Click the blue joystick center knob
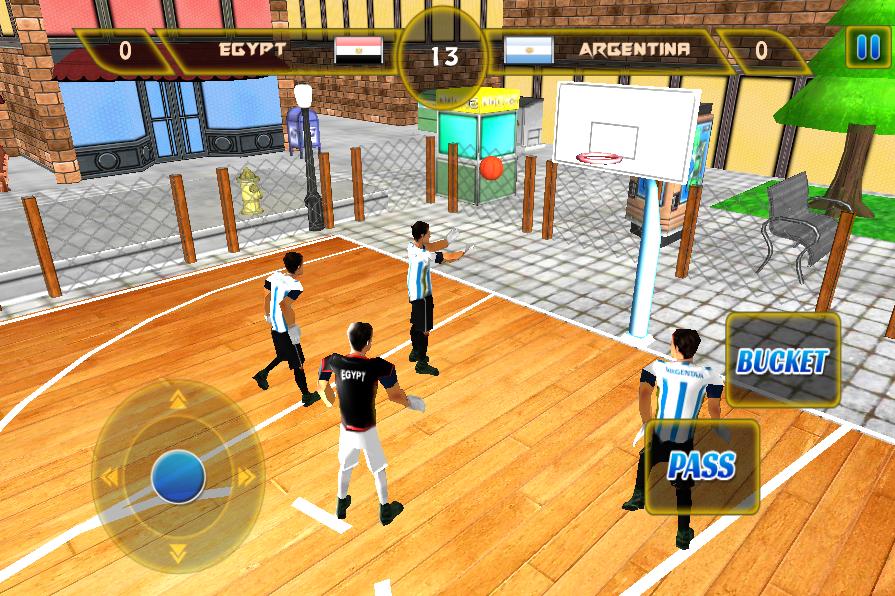Viewport: 895px width, 596px height. click(x=178, y=477)
